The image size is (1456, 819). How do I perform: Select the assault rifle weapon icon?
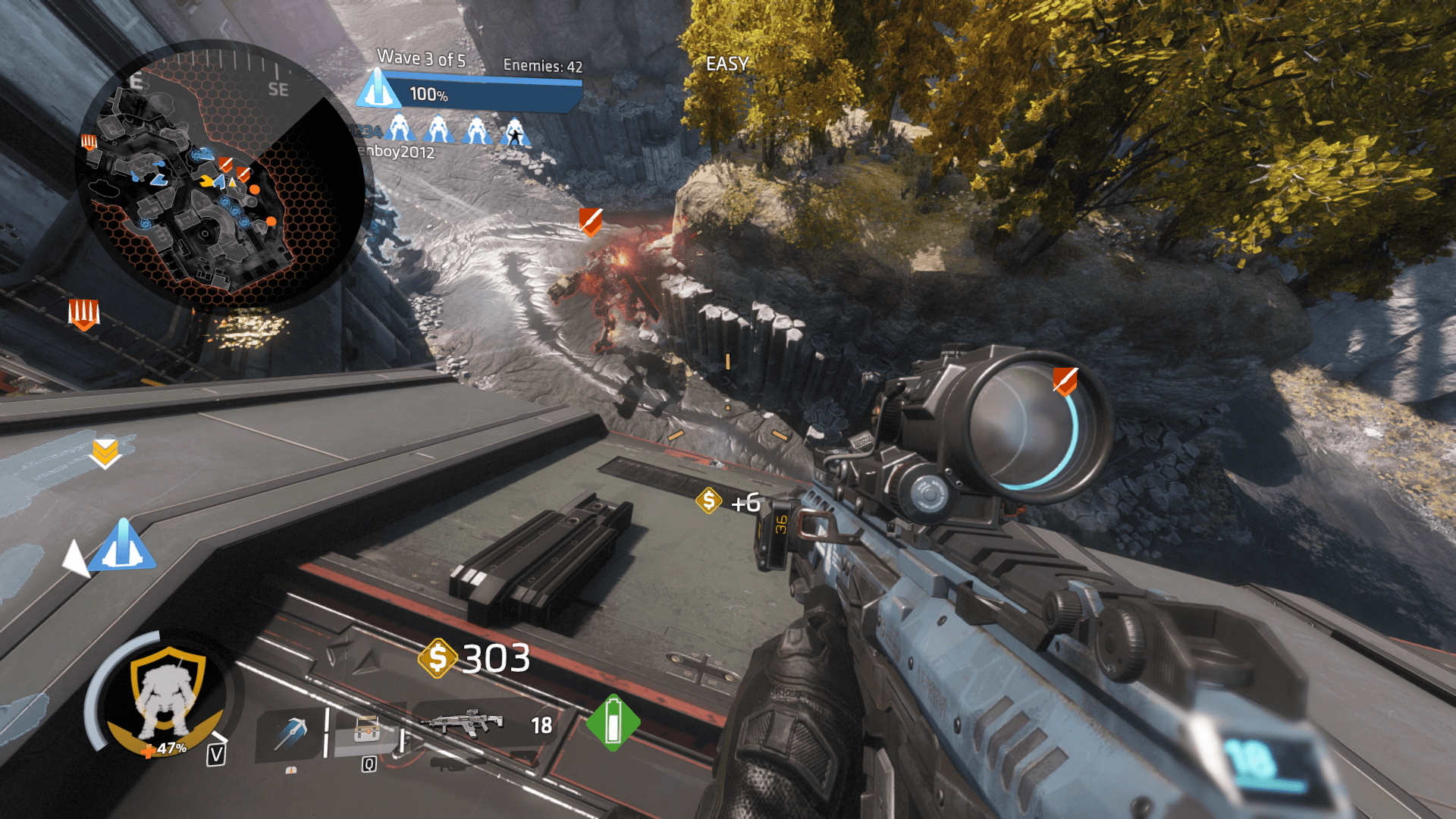point(464,723)
